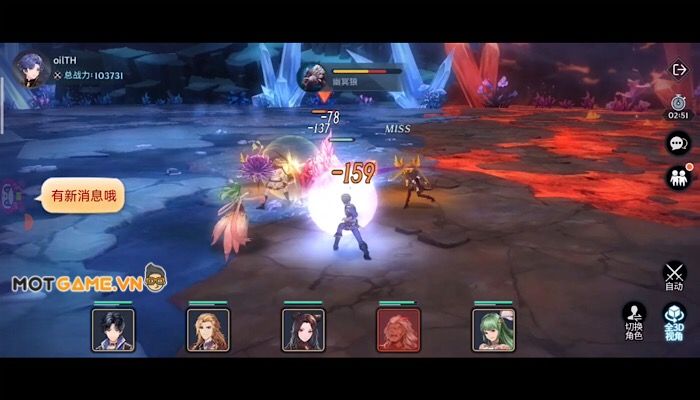Image resolution: width=700 pixels, height=400 pixels.
Task: Tap the new message speech bubble
Action: [x=83, y=196]
